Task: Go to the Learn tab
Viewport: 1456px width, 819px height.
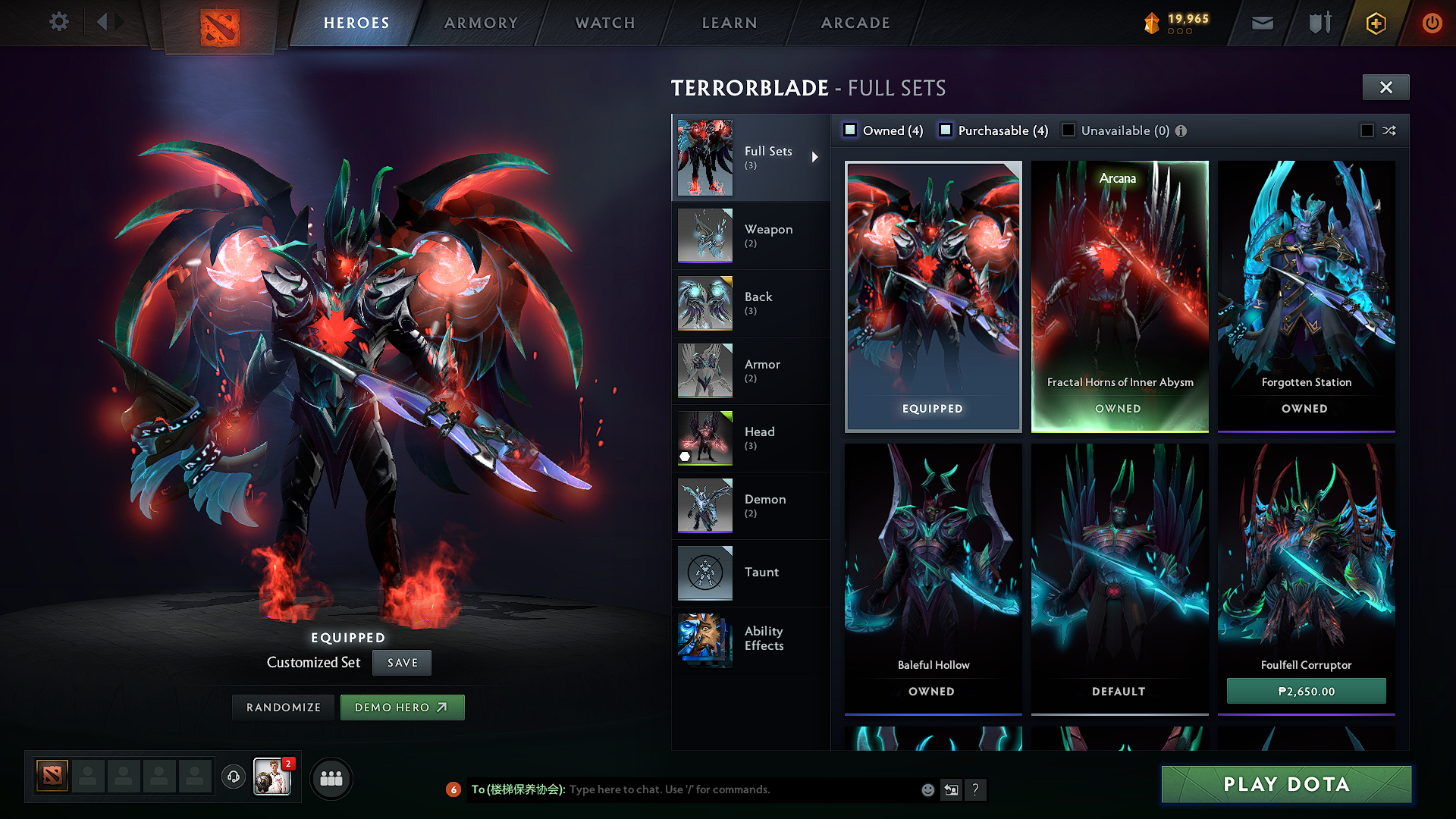Action: pos(730,23)
